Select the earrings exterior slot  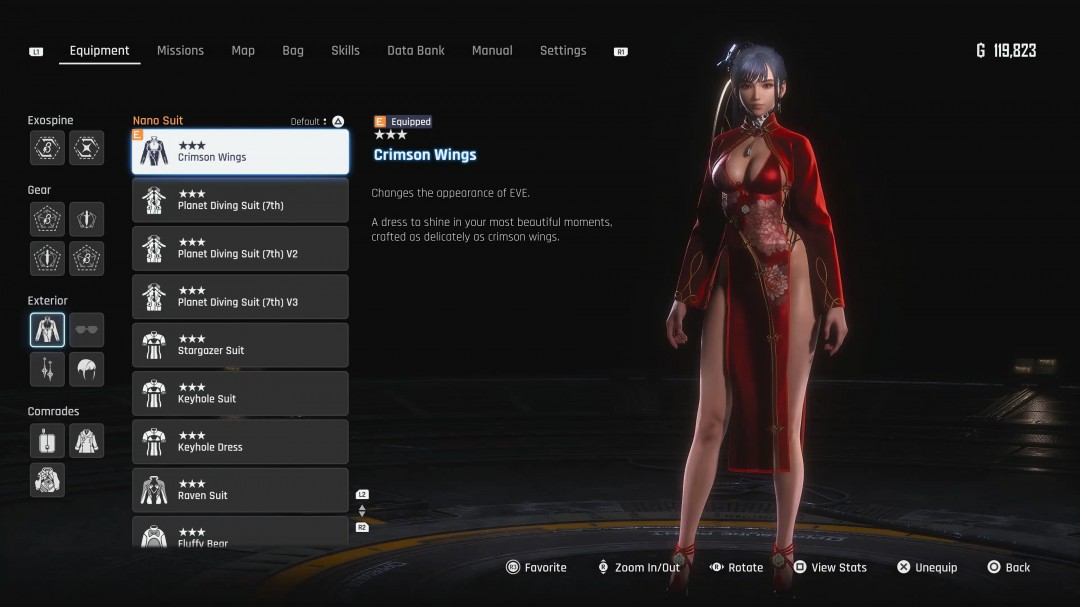pyautogui.click(x=47, y=369)
